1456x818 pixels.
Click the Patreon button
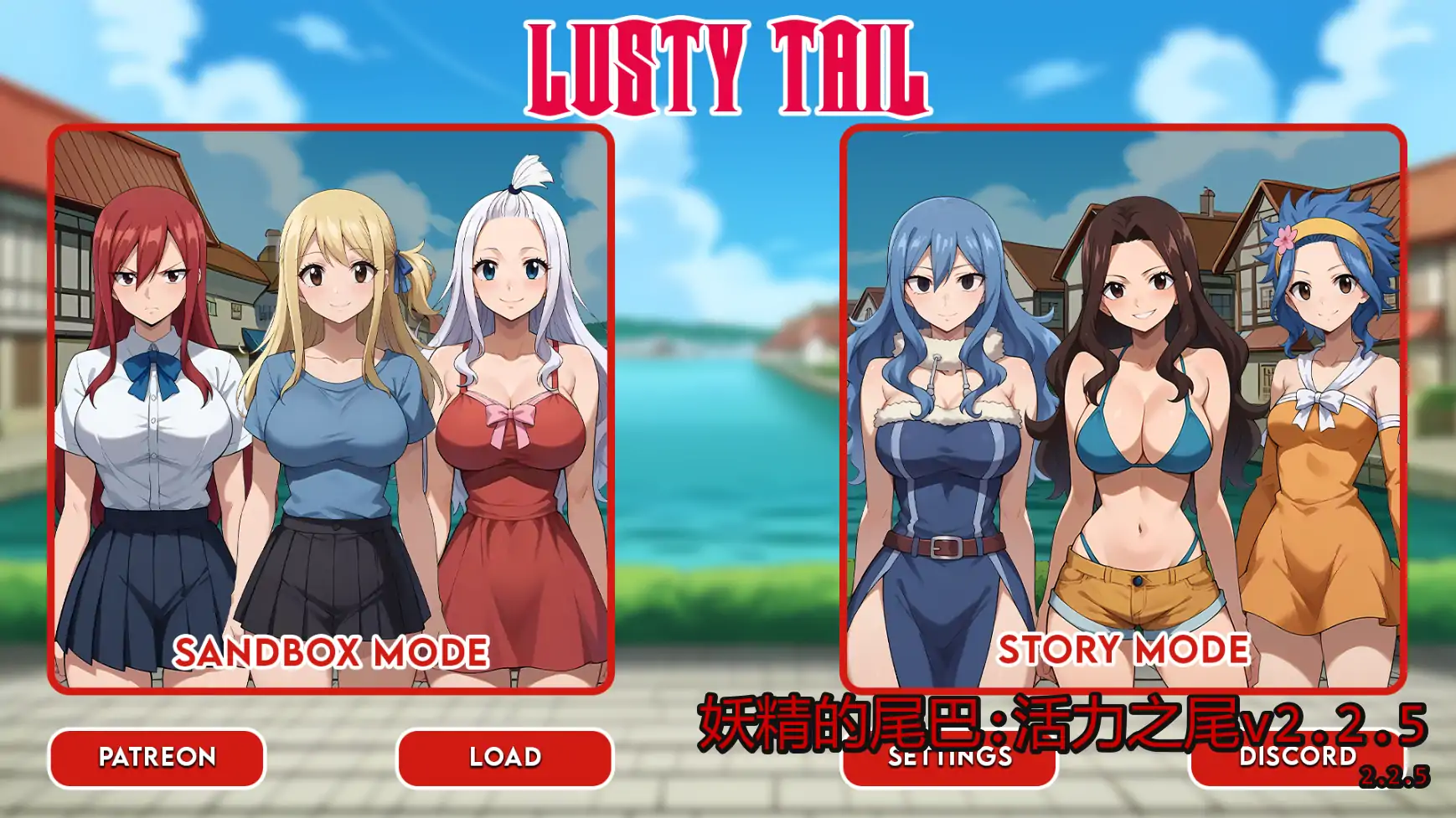(x=157, y=759)
